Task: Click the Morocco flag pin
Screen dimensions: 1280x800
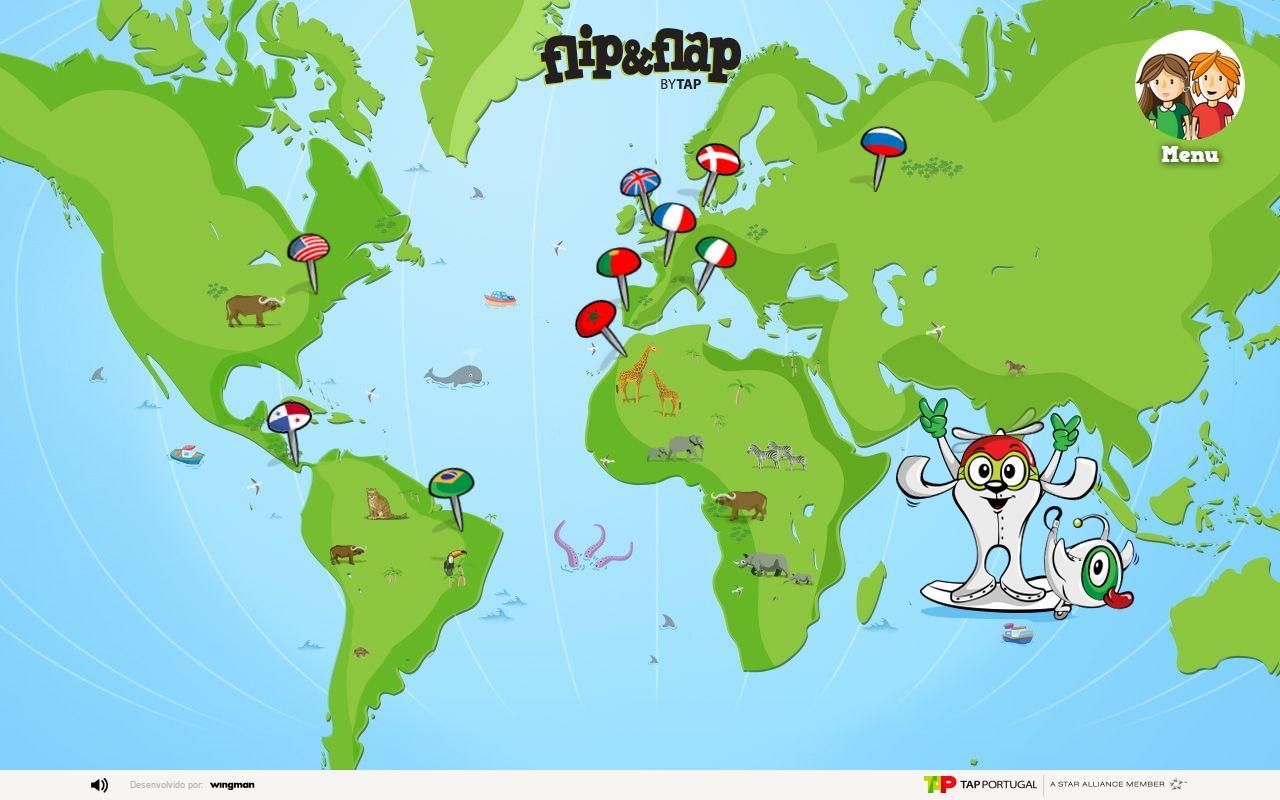Action: coord(595,320)
